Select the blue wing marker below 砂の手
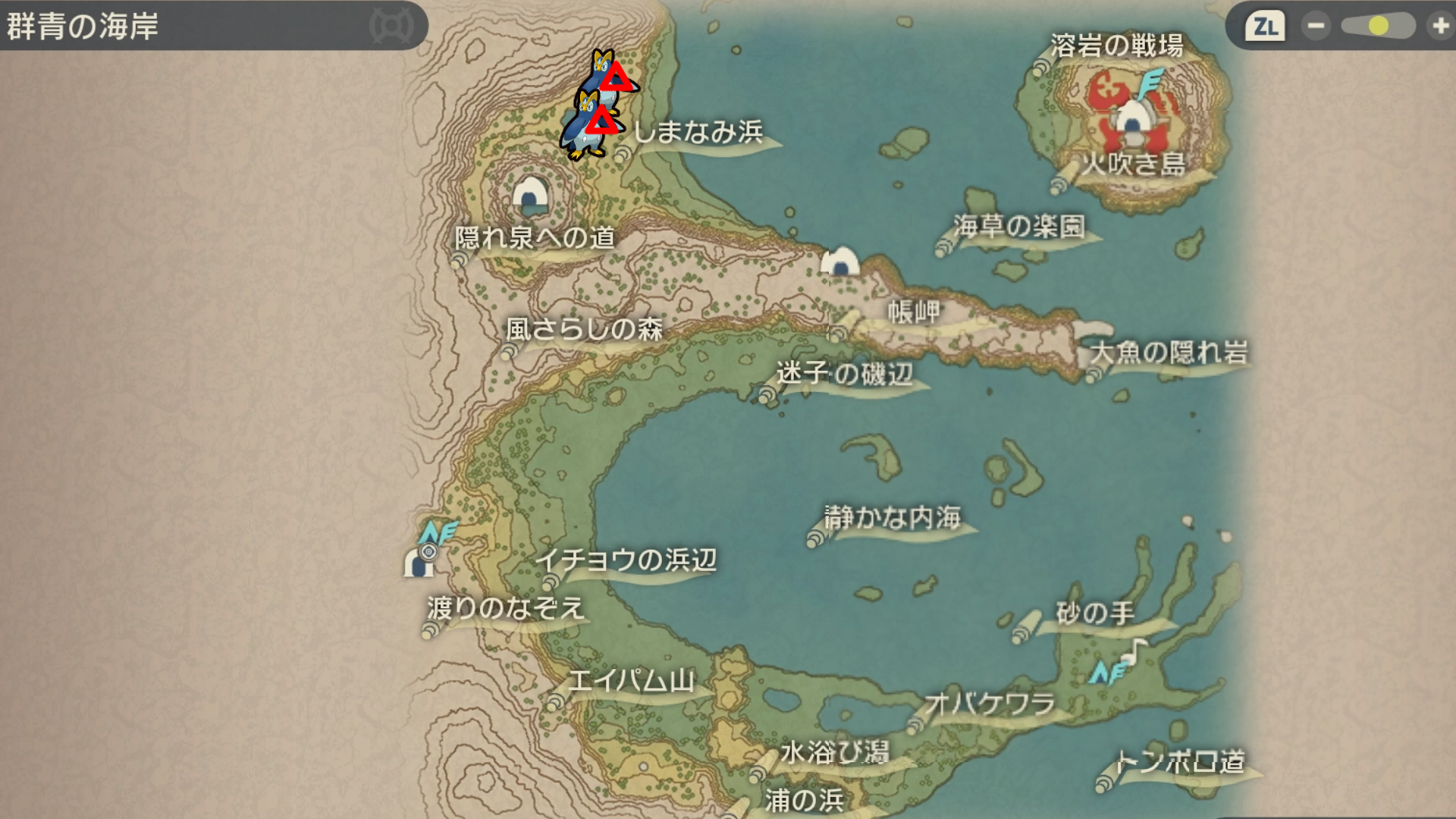The height and width of the screenshot is (819, 1456). pyautogui.click(x=1106, y=673)
